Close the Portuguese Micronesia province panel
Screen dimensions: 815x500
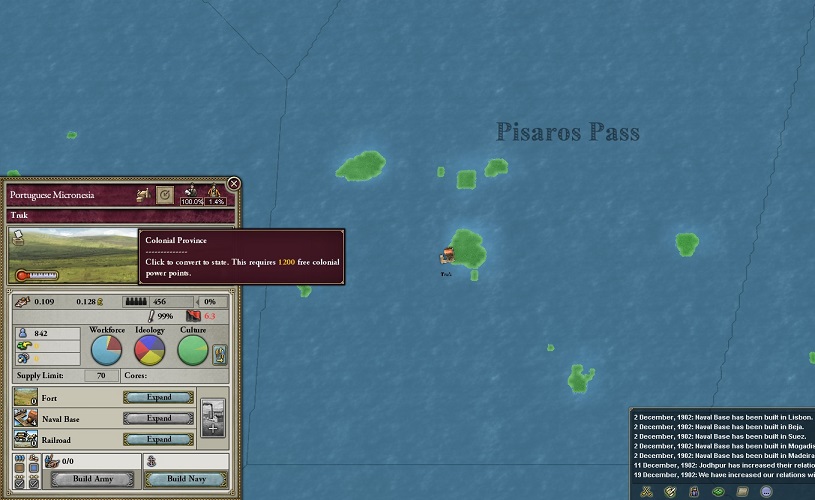click(x=234, y=184)
